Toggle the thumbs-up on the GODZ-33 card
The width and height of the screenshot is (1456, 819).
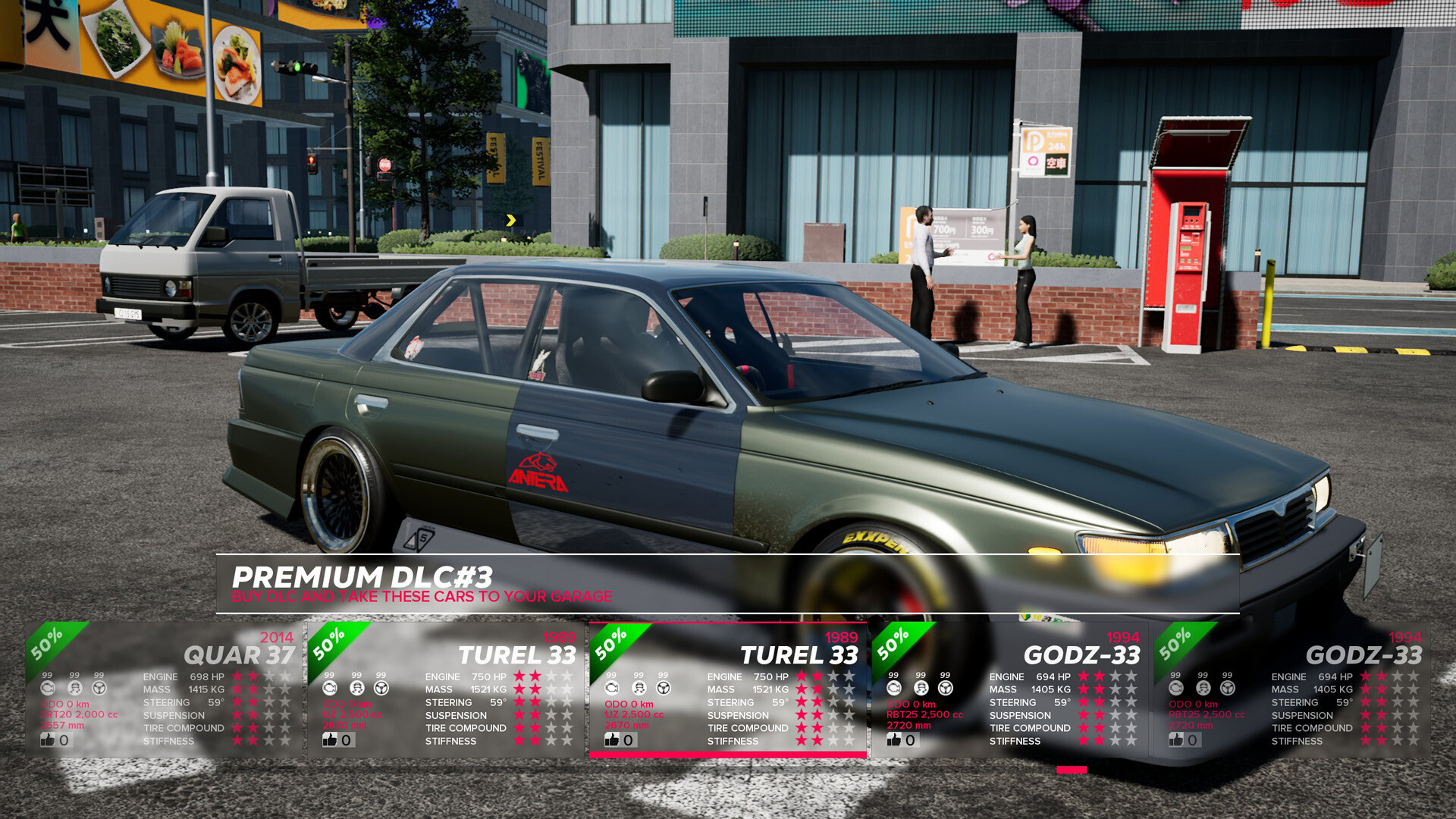click(x=895, y=739)
